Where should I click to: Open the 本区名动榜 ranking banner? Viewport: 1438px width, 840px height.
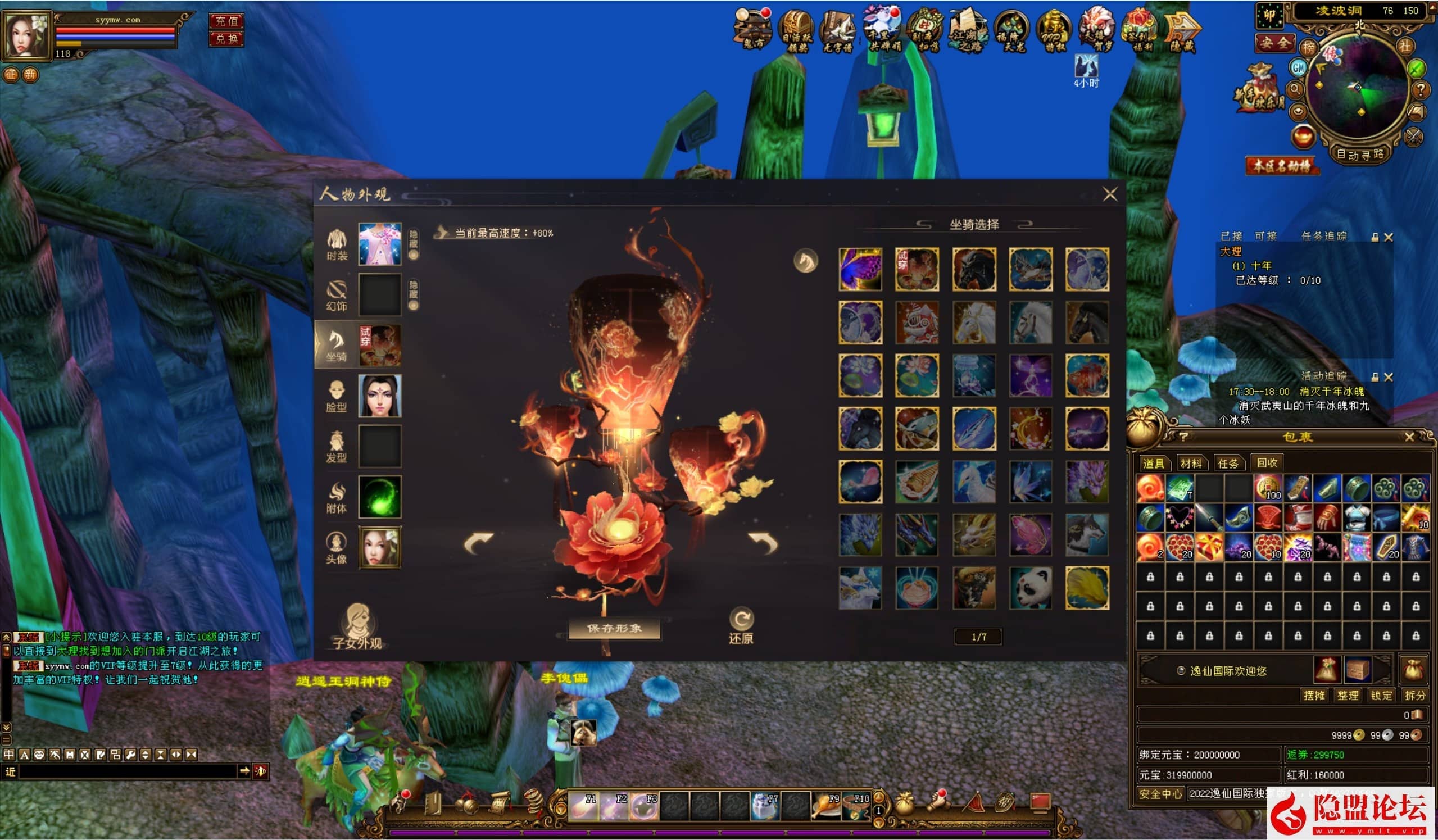[1282, 166]
